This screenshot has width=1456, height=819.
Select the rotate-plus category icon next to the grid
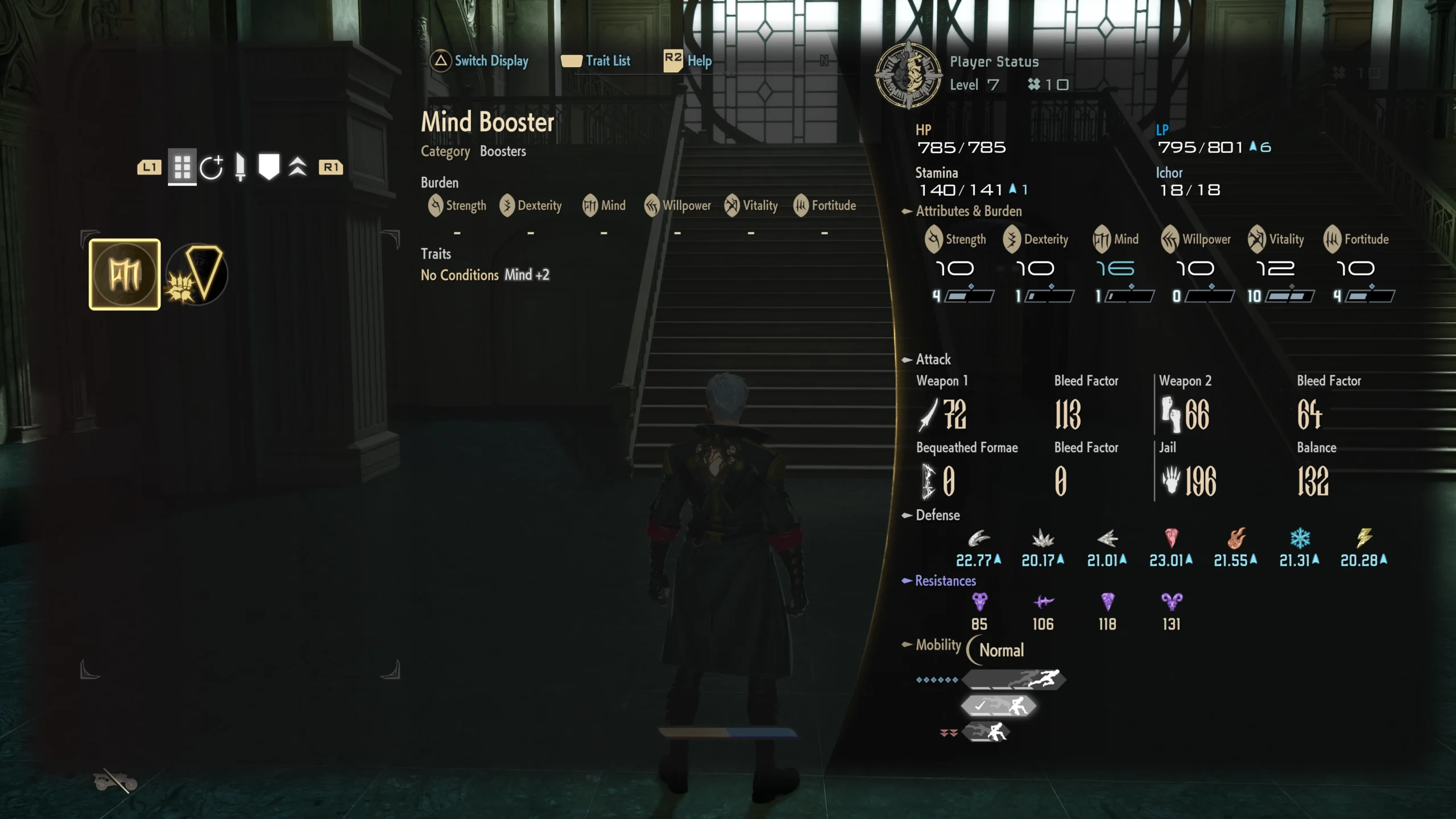tap(213, 167)
